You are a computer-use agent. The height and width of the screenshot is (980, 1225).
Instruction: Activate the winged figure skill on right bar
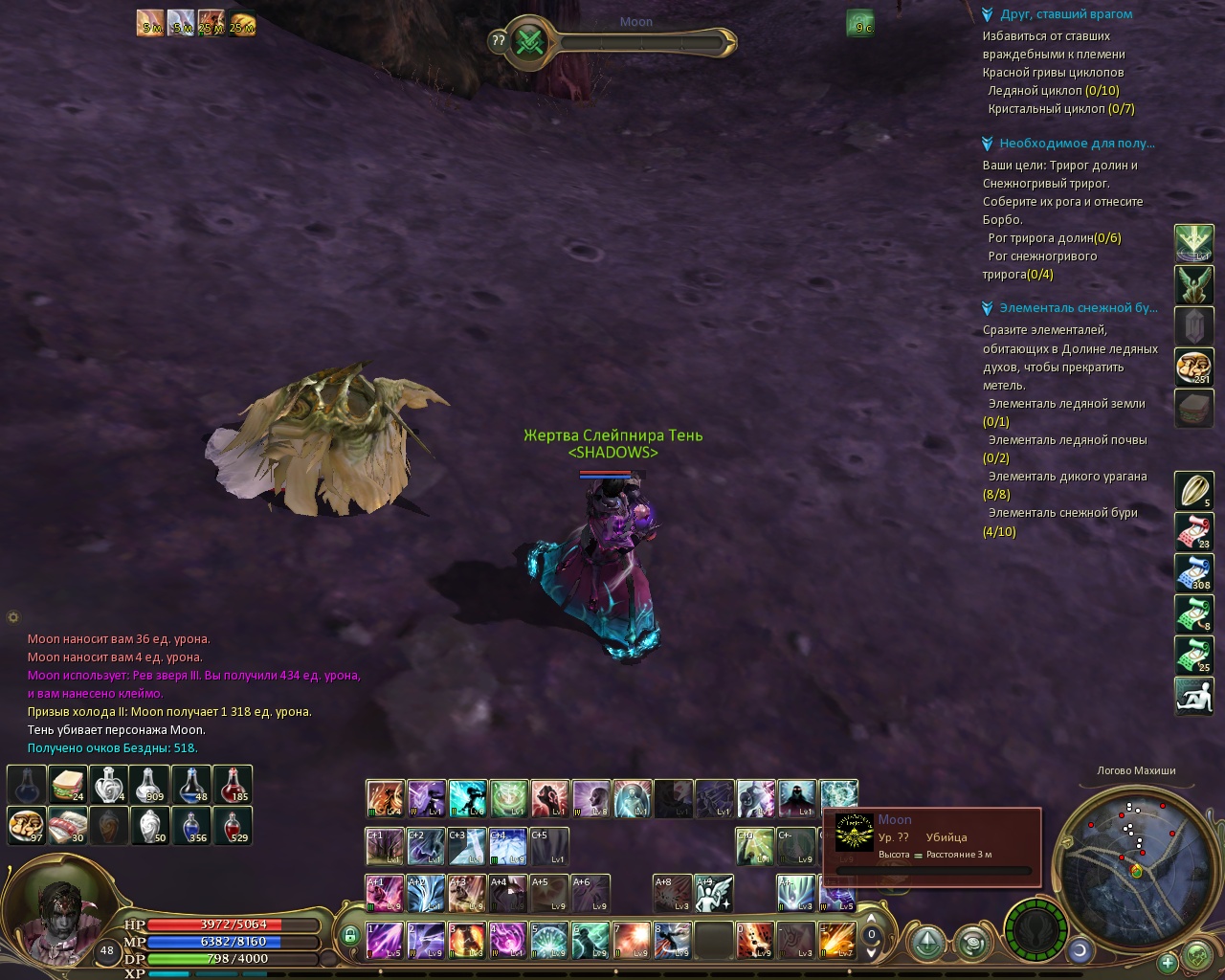click(1193, 285)
